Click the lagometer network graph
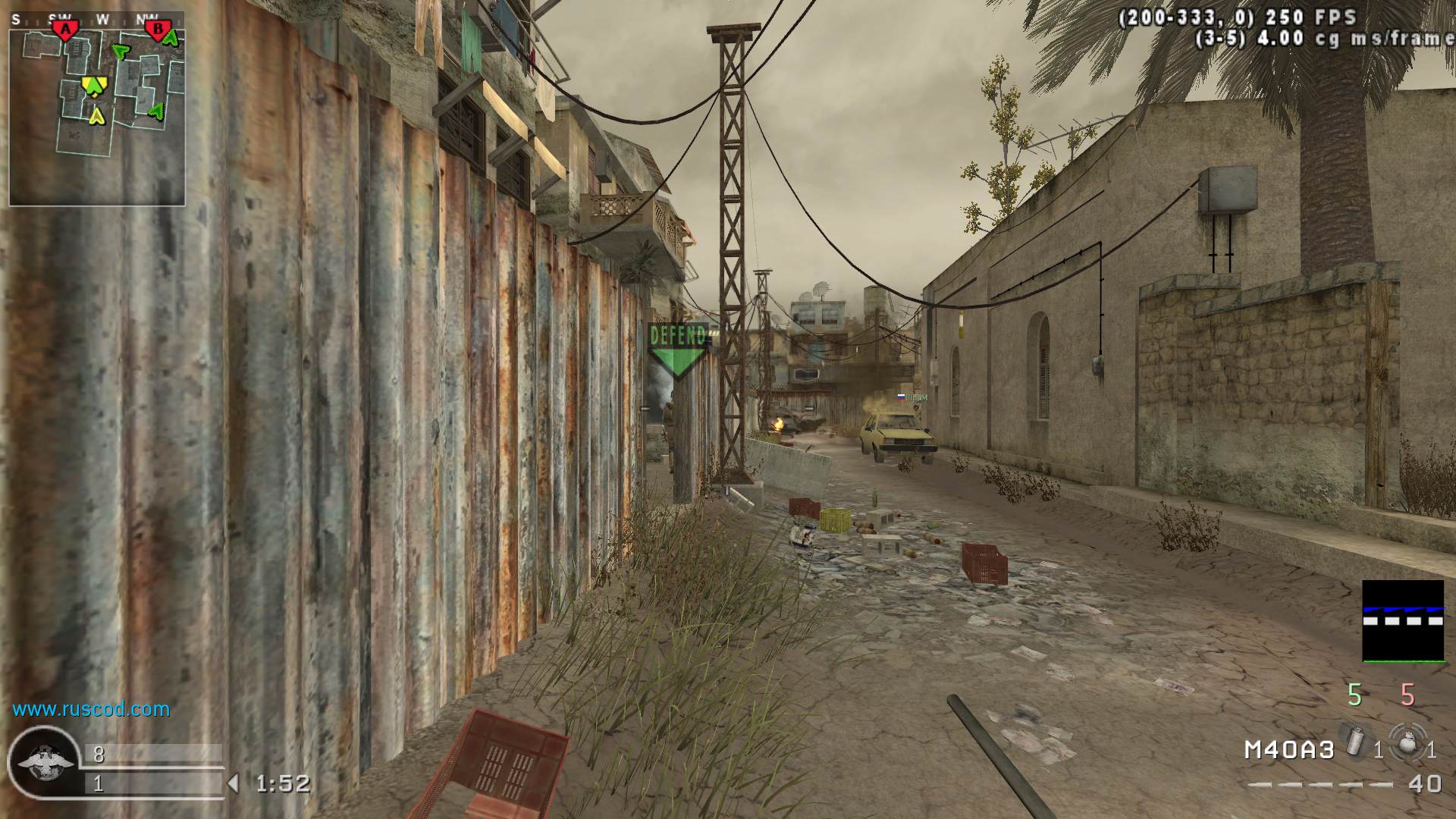 (1403, 621)
